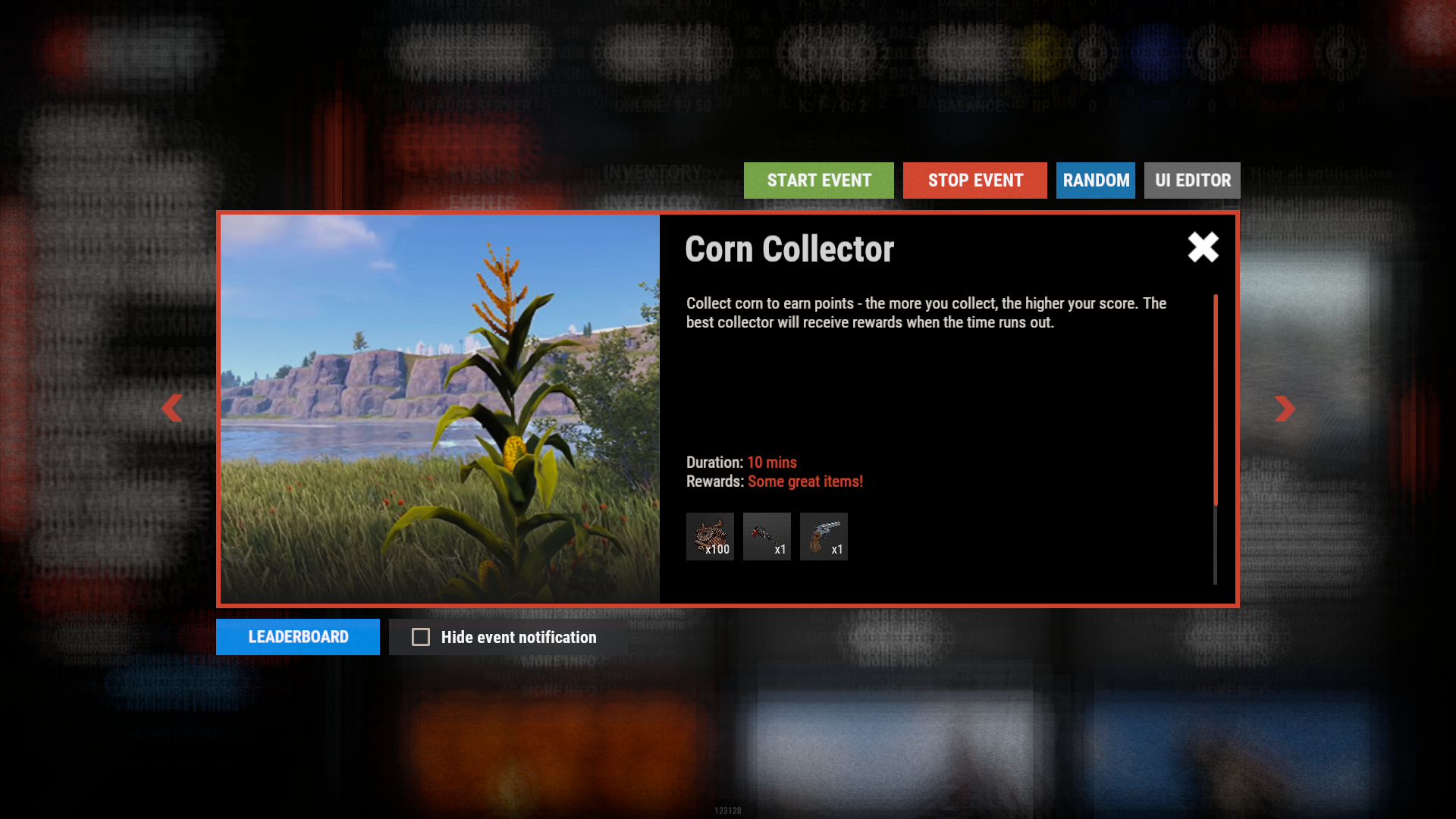Select the scrap x100 reward slot
This screenshot has width=1456, height=819.
710,536
